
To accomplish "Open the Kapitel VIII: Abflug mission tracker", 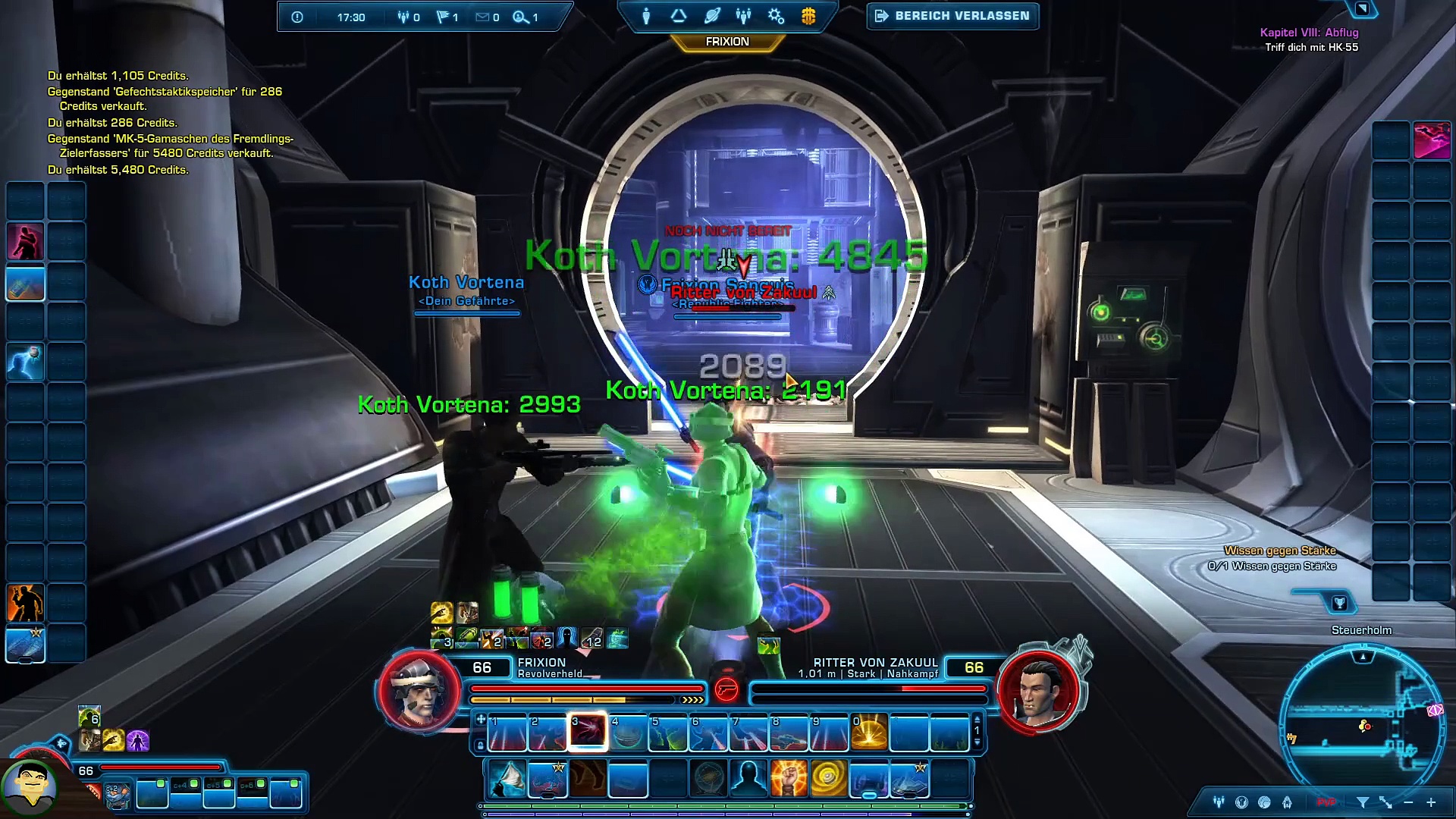I will click(1309, 33).
